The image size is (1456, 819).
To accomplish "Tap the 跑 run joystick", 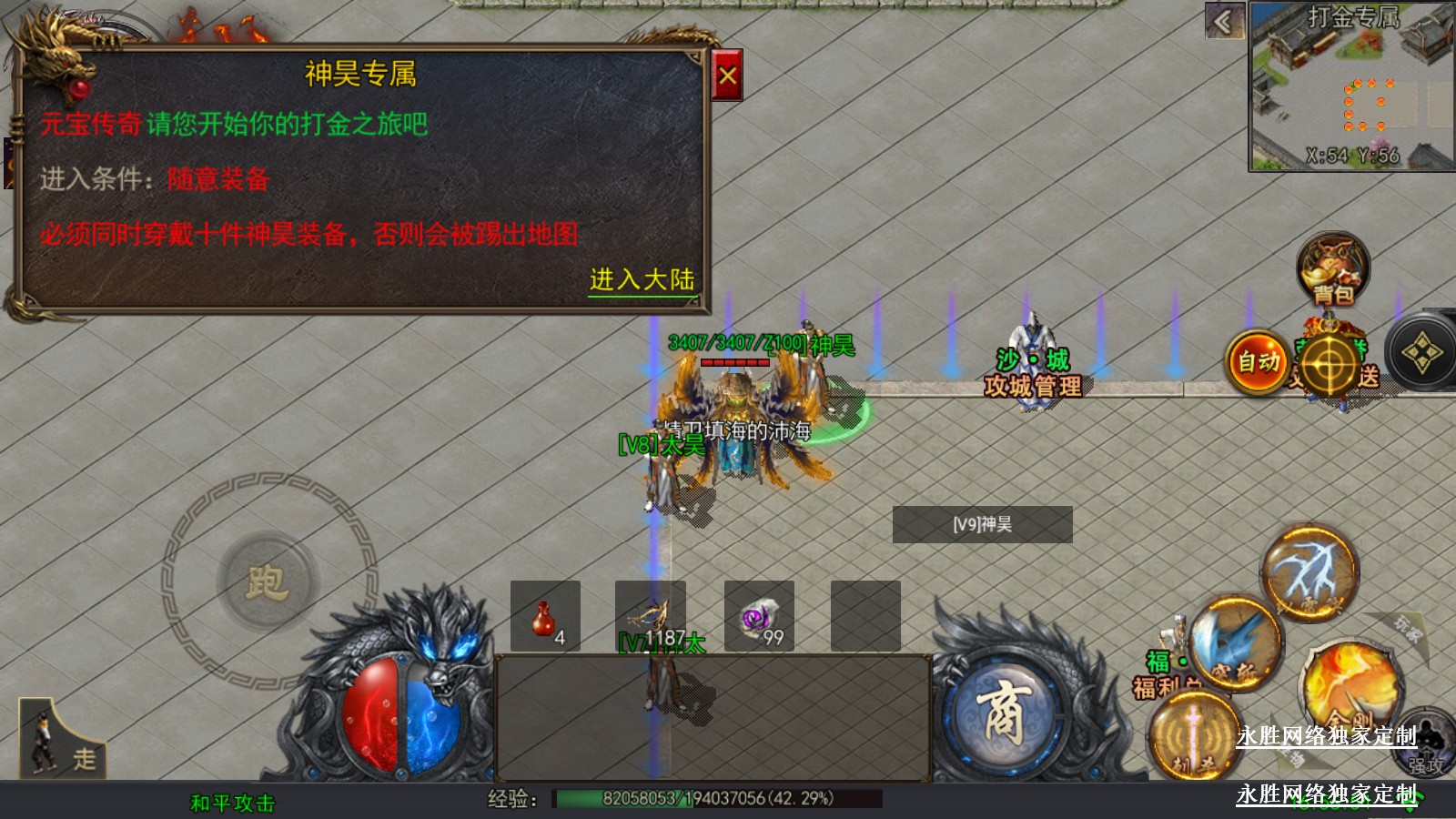I will pyautogui.click(x=267, y=581).
